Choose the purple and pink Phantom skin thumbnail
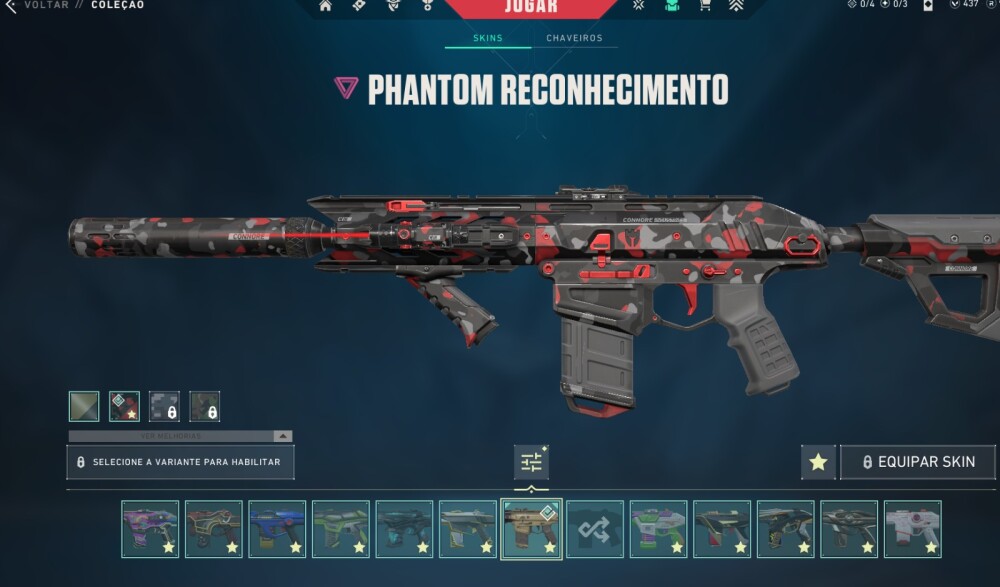The height and width of the screenshot is (587, 1000). (150, 529)
